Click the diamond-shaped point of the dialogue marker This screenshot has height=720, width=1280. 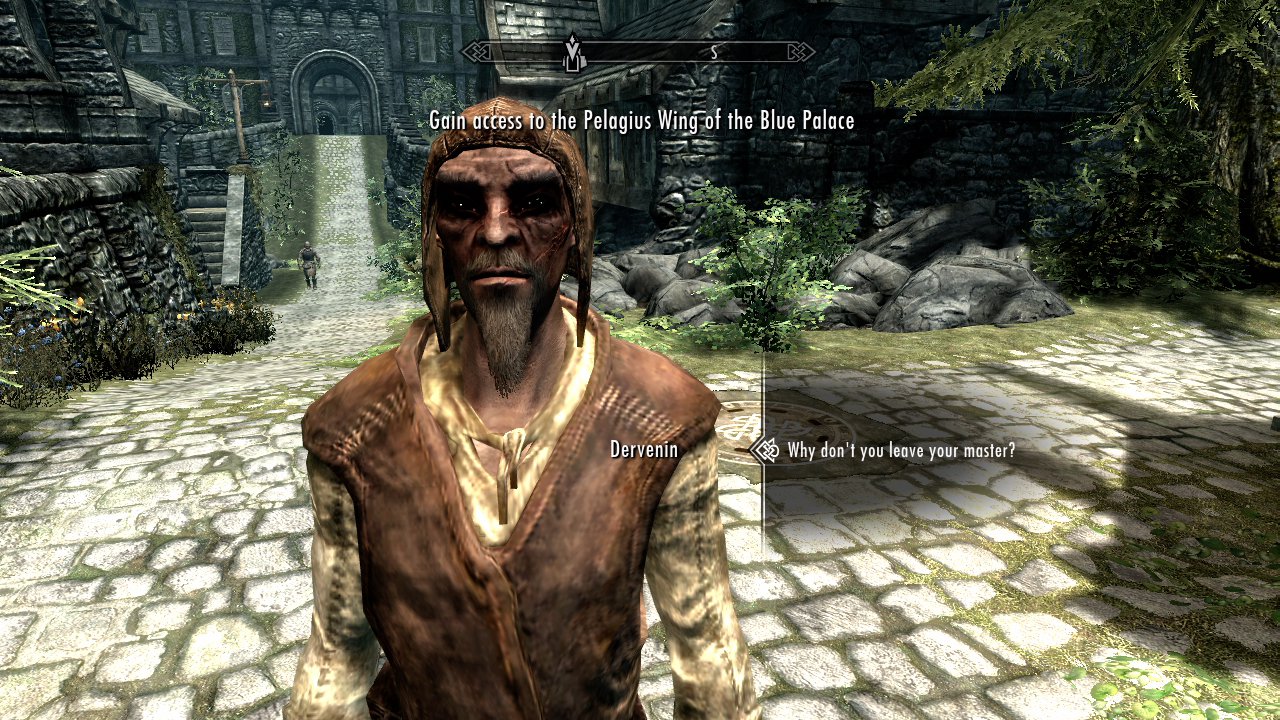tap(752, 450)
